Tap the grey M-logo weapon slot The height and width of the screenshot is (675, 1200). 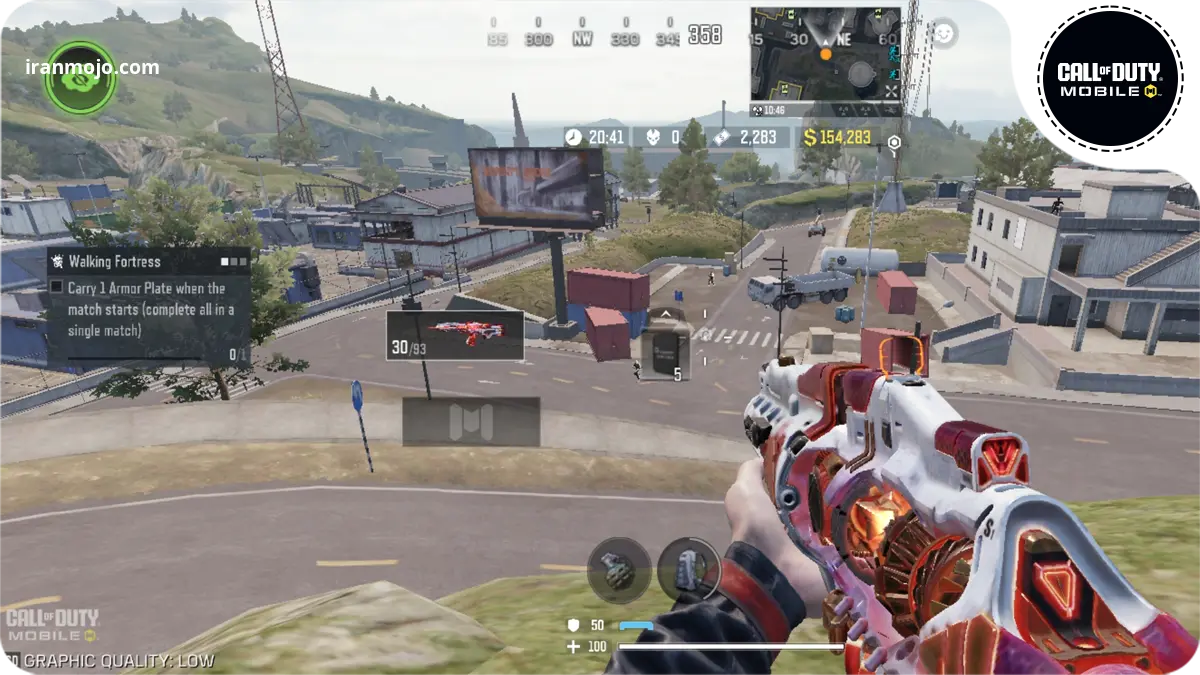coord(471,421)
